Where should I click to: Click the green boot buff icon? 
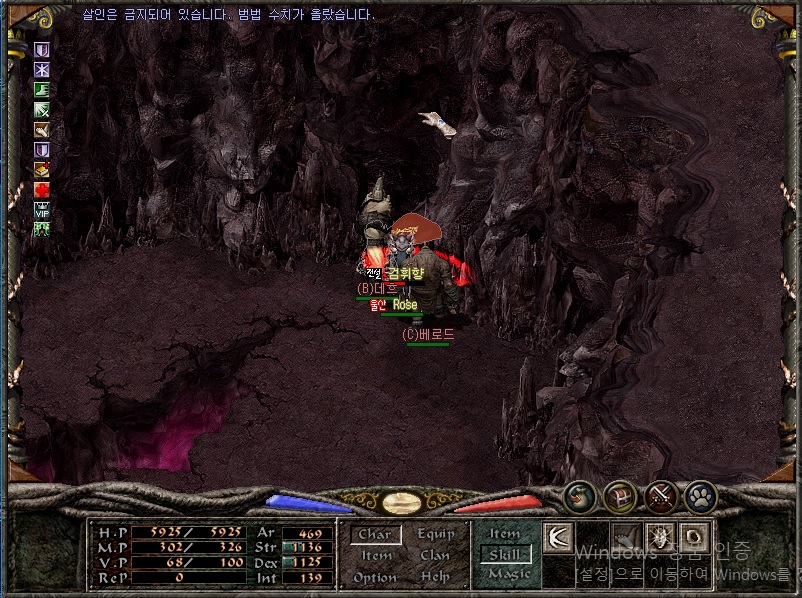click(42, 90)
